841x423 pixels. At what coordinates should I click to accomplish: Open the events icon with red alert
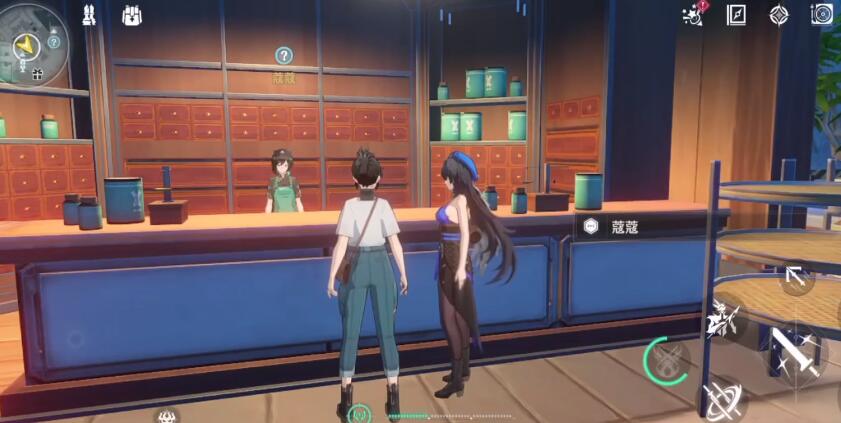pyautogui.click(x=691, y=14)
